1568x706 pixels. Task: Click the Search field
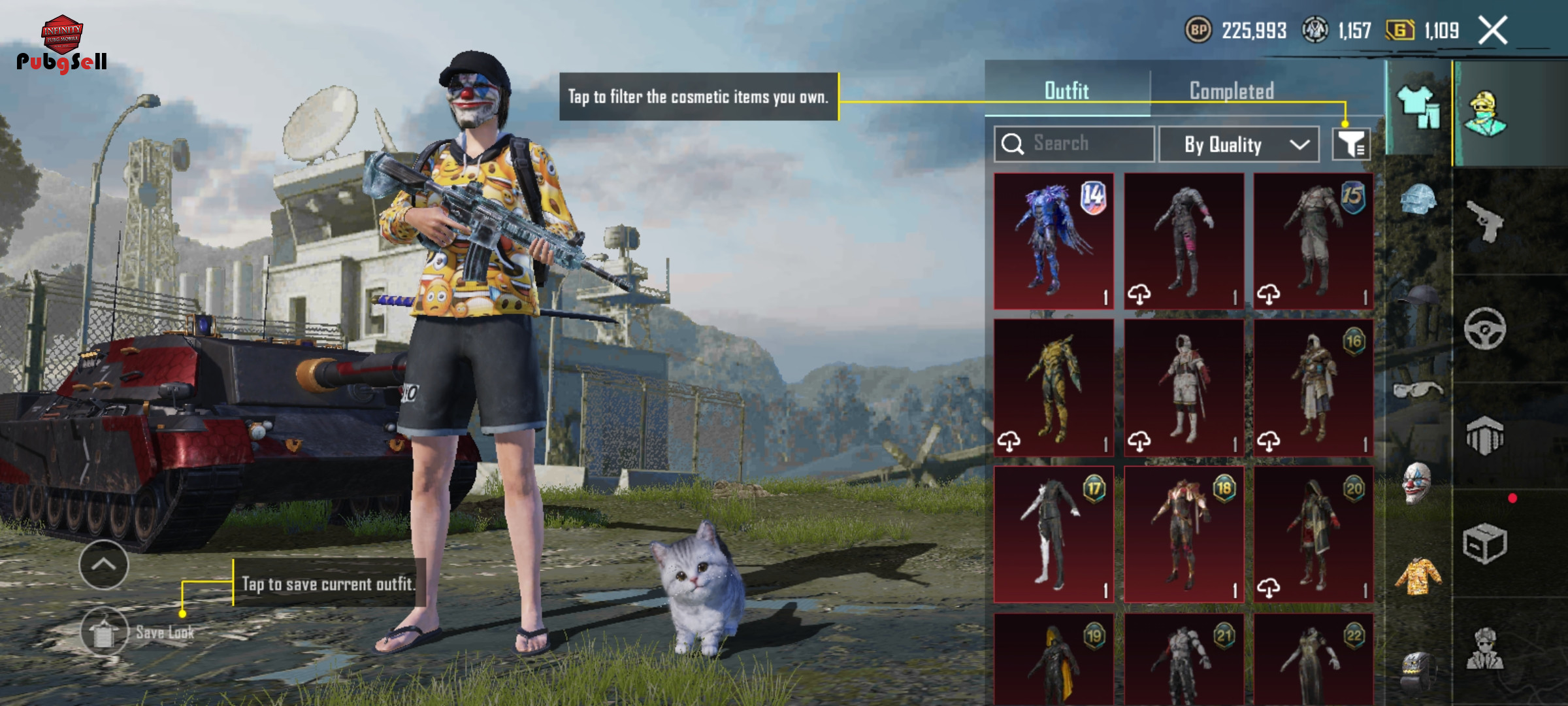1075,144
